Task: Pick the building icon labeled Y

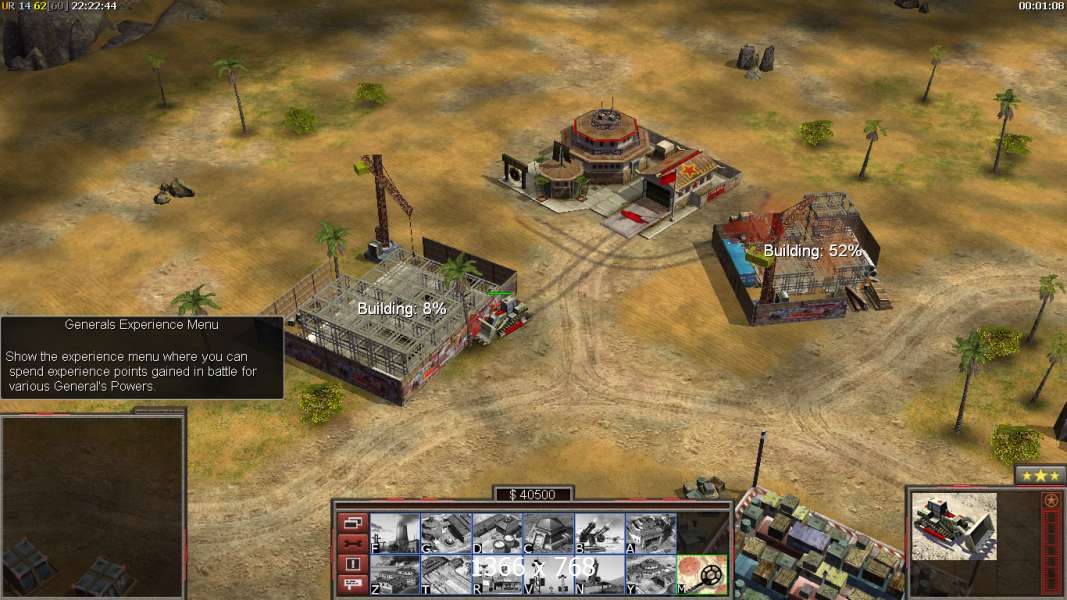Action: click(650, 574)
